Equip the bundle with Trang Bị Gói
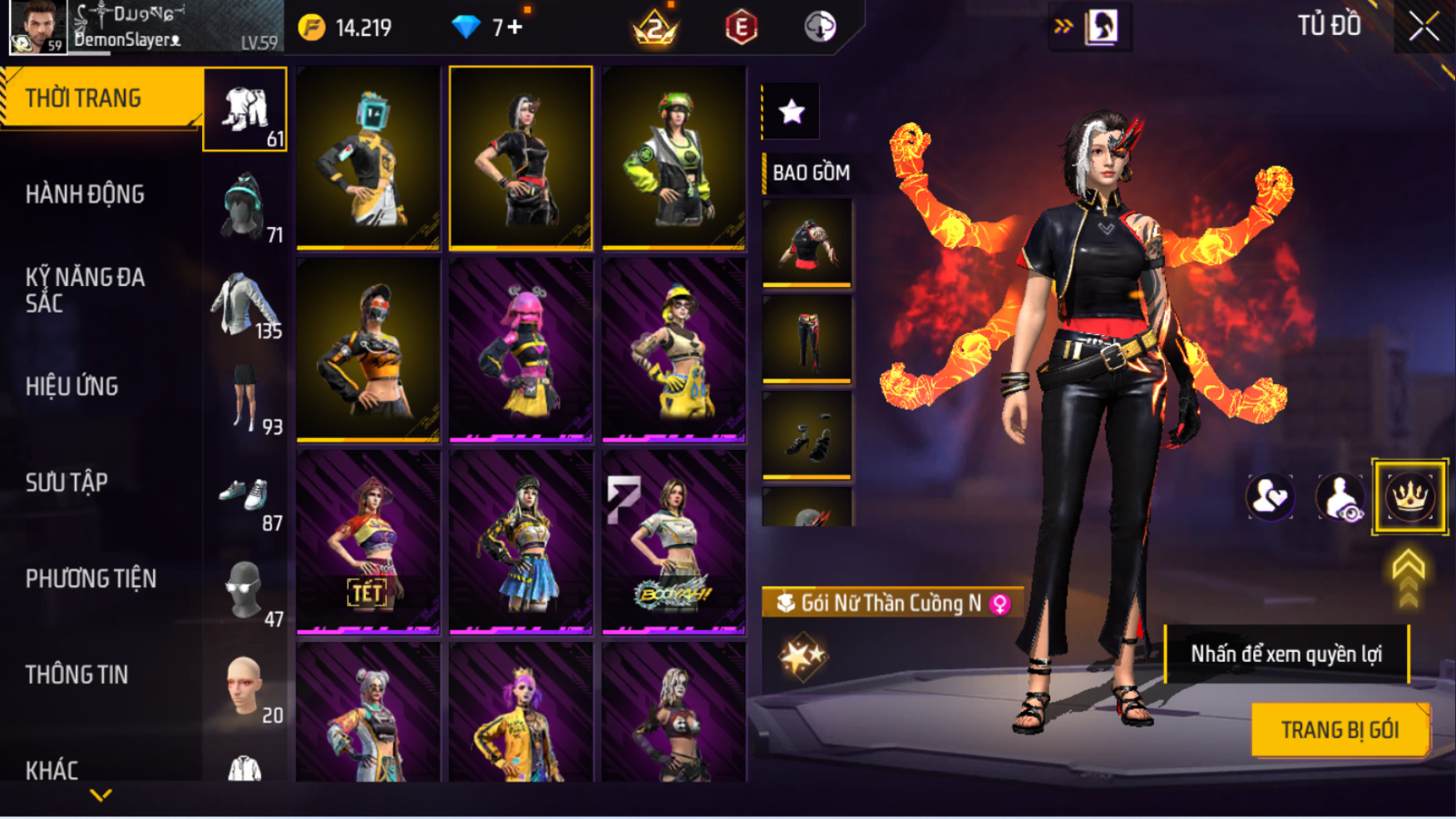The height and width of the screenshot is (819, 1456). [1340, 730]
